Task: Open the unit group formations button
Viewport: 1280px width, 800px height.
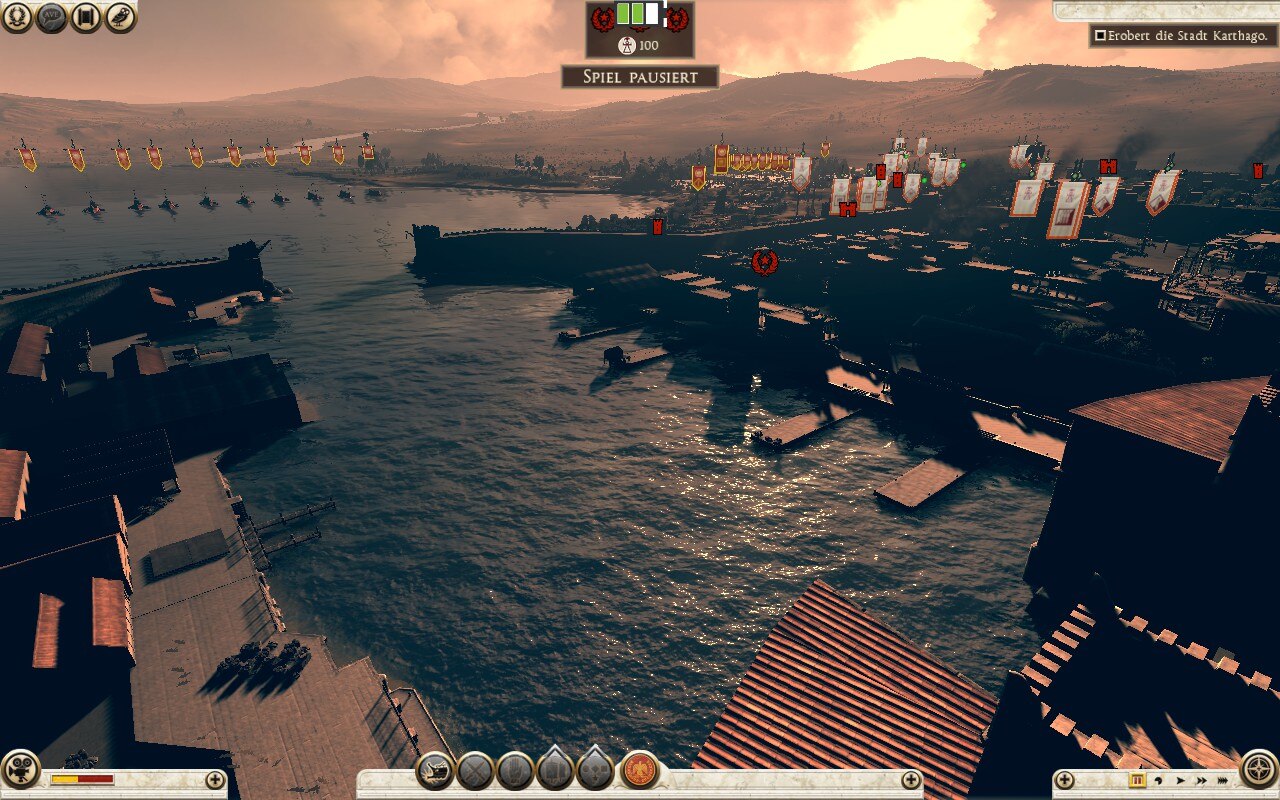Action: 555,771
